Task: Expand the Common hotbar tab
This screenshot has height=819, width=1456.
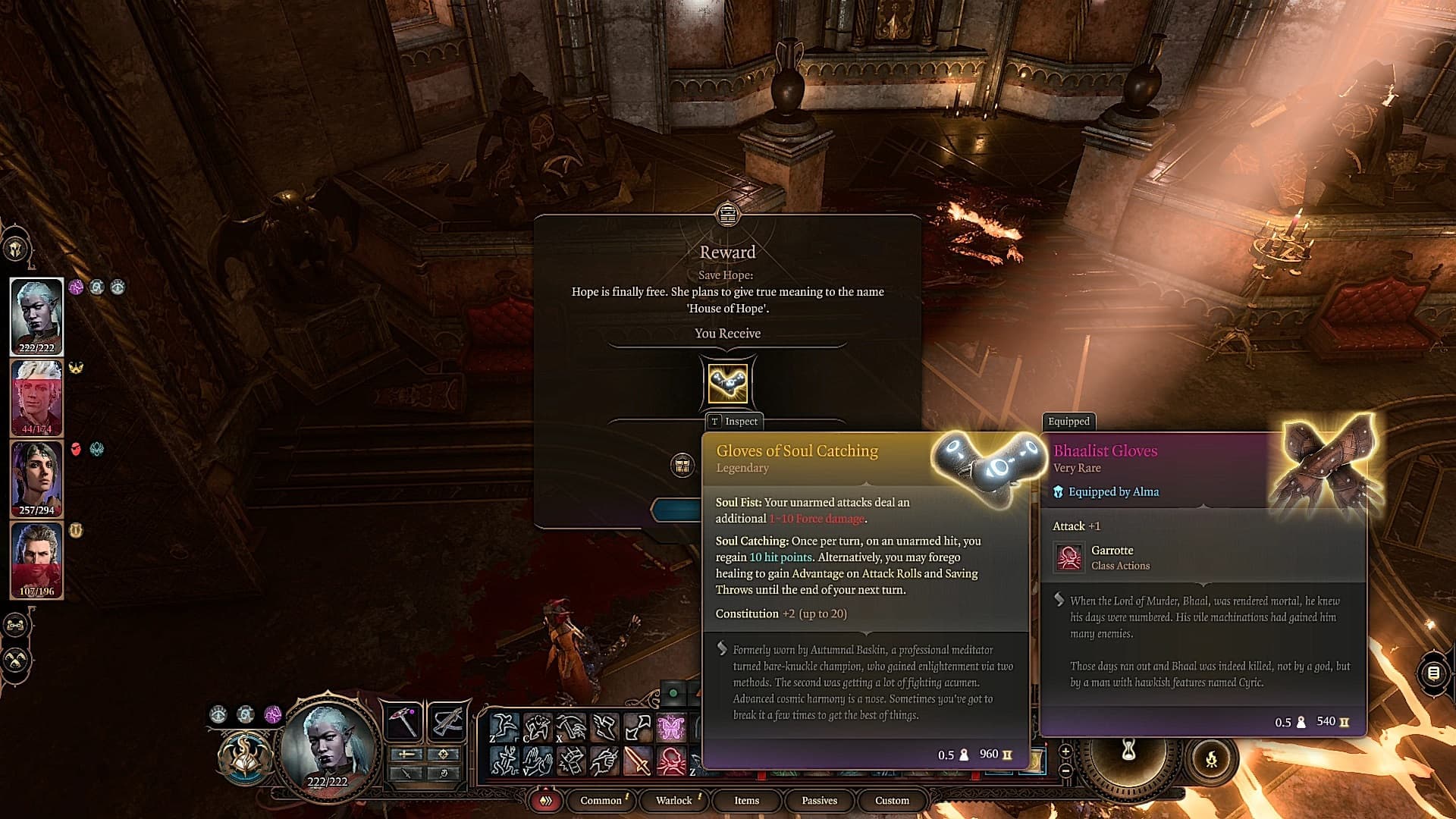Action: (x=601, y=800)
